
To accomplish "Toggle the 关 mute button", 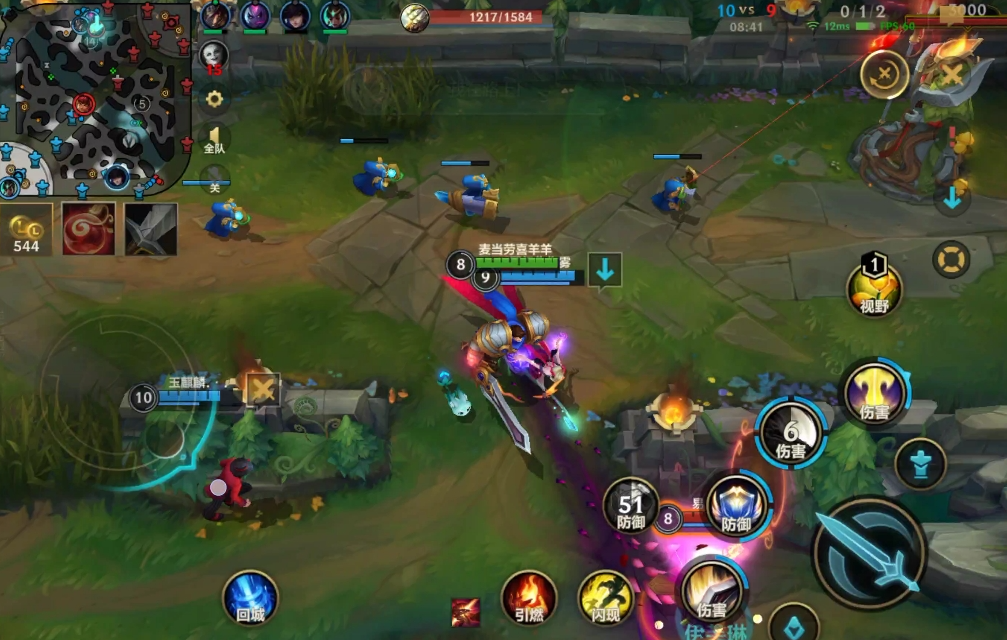I will point(214,181).
